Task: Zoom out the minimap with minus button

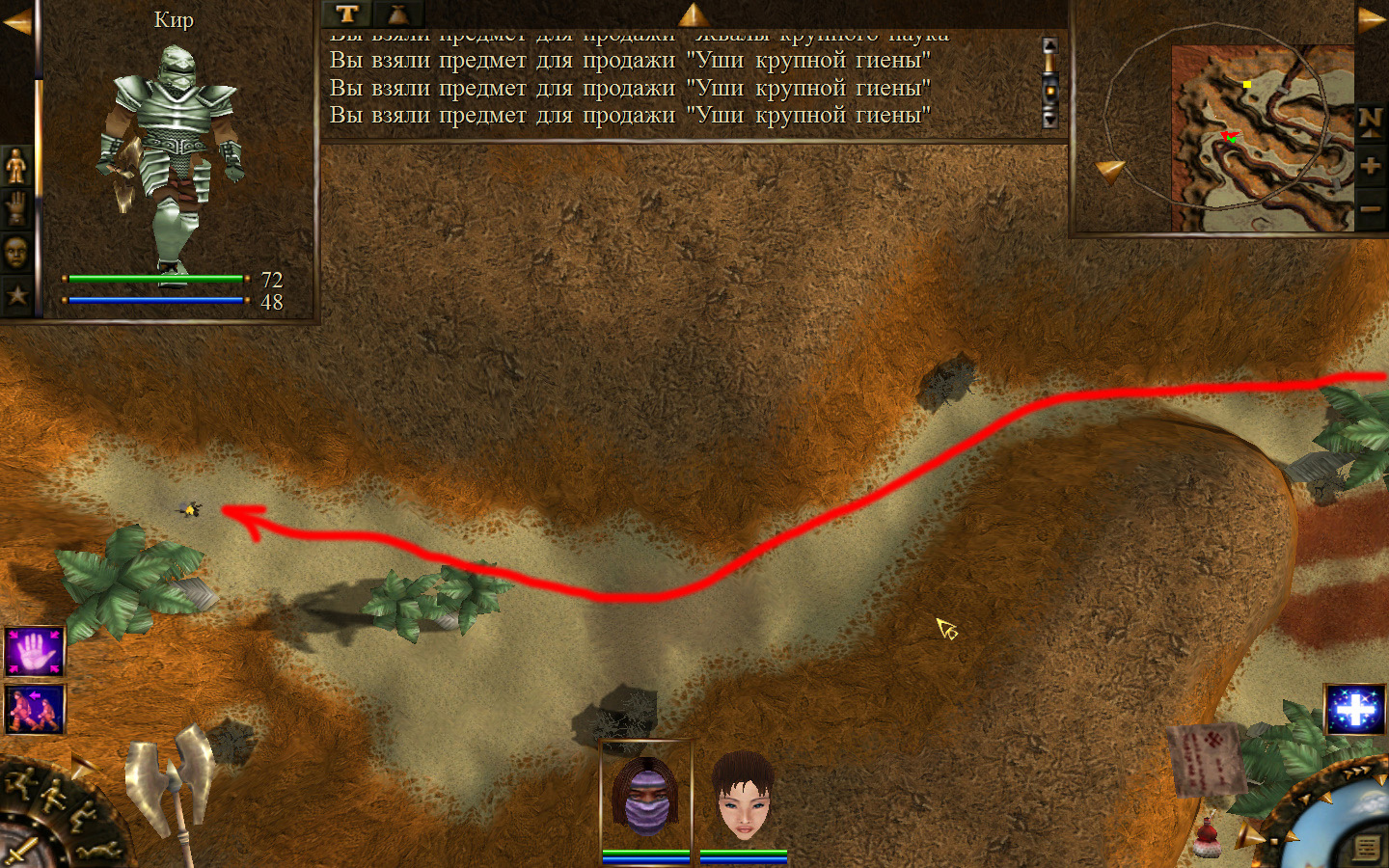Action: coord(1370,208)
